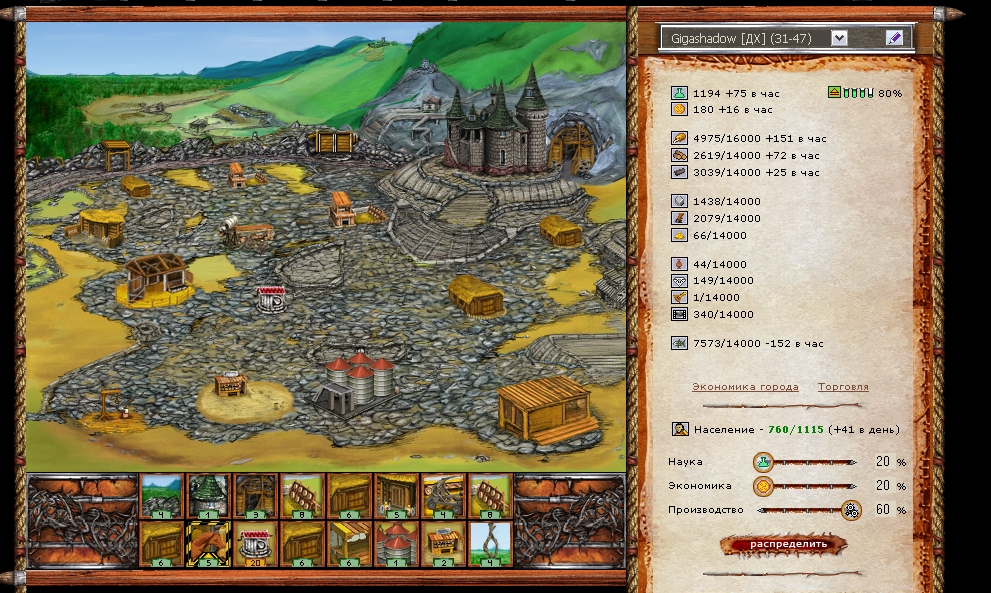Select the red-roofed silos building icon

397,543
